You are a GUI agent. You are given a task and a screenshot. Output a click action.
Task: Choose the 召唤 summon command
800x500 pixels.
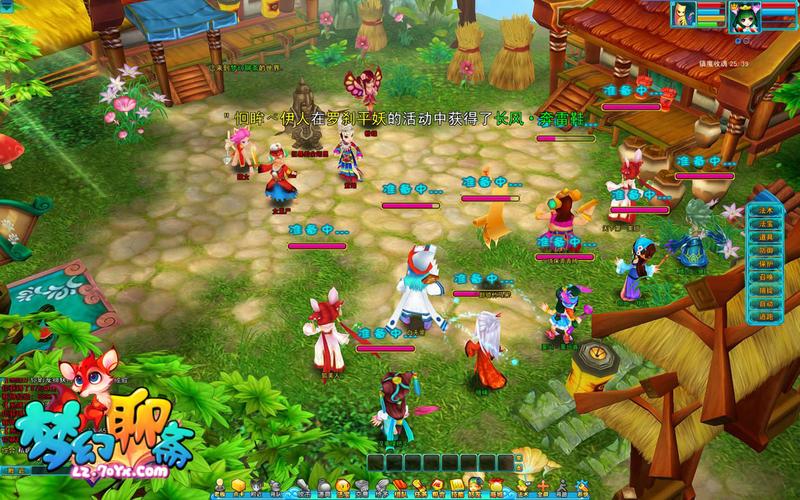765,276
